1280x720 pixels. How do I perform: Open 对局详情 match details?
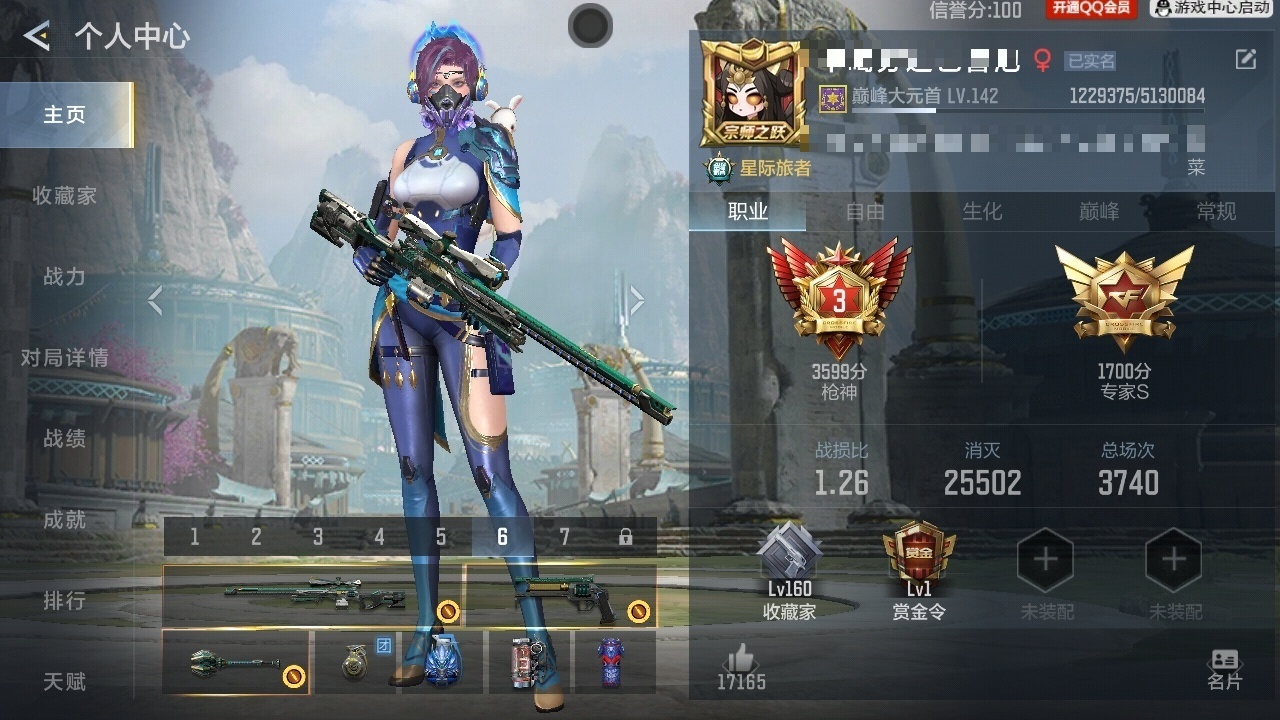(x=65, y=358)
